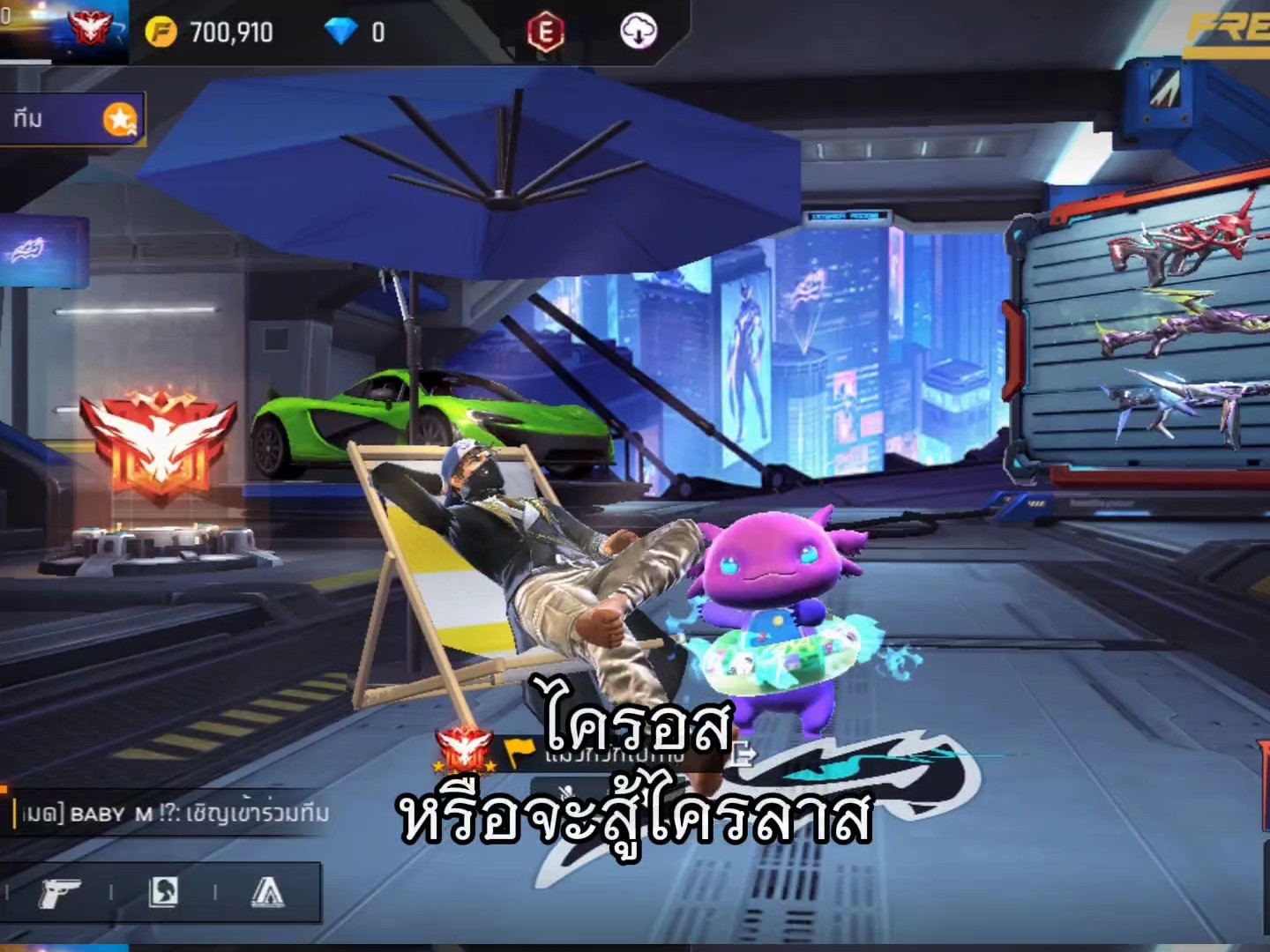Select the triangular A logo icon

click(x=266, y=893)
